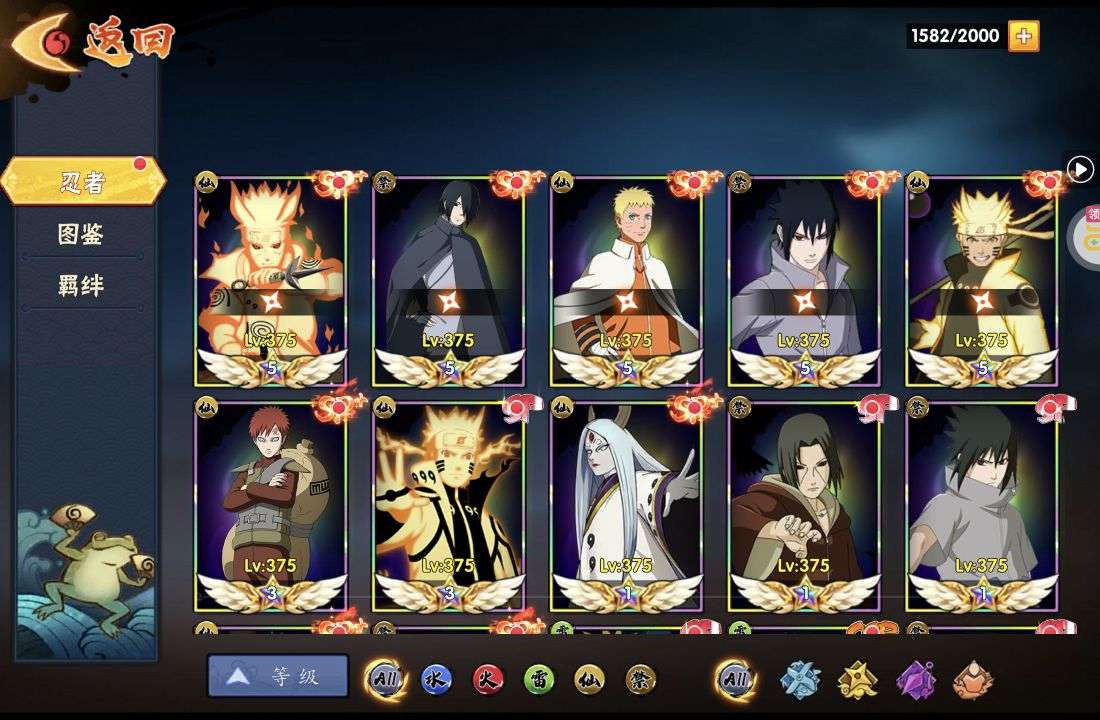
Task: Filter by the gold emblem class icon
Action: [858, 679]
